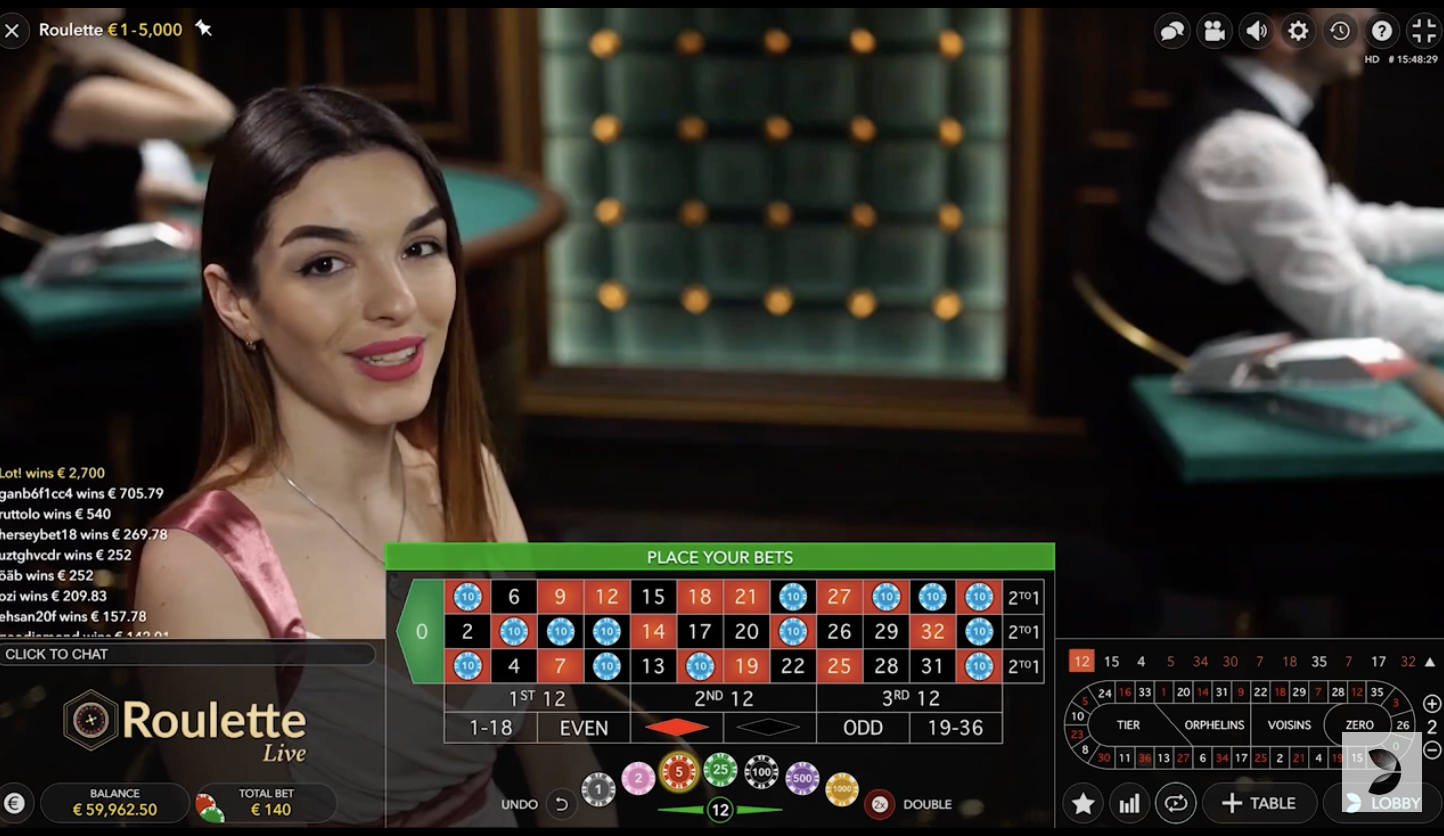The width and height of the screenshot is (1444, 836).
Task: Open the settings gear
Action: point(1298,30)
